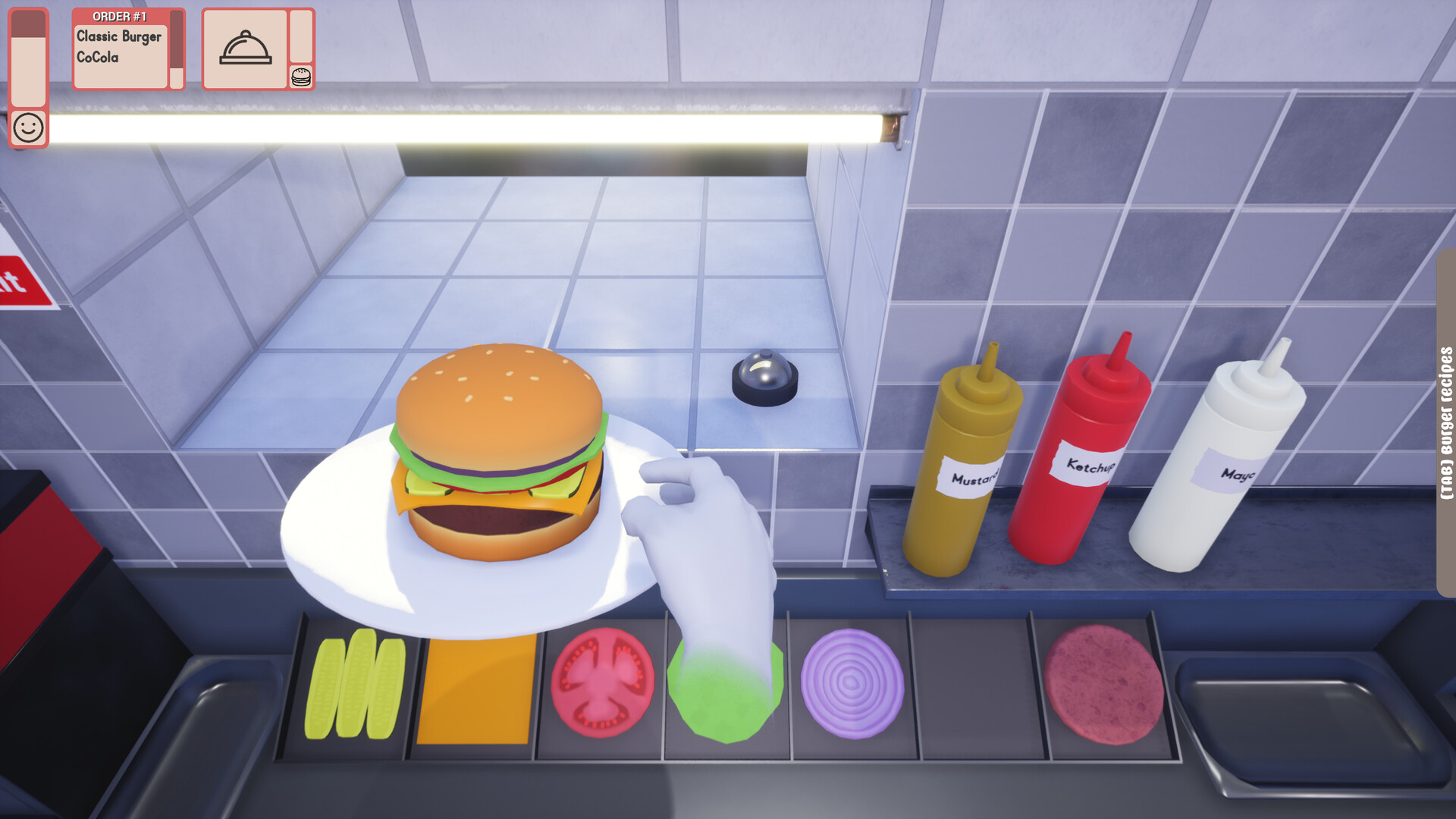
Task: Click the customer patience meter bar
Action: tap(28, 57)
